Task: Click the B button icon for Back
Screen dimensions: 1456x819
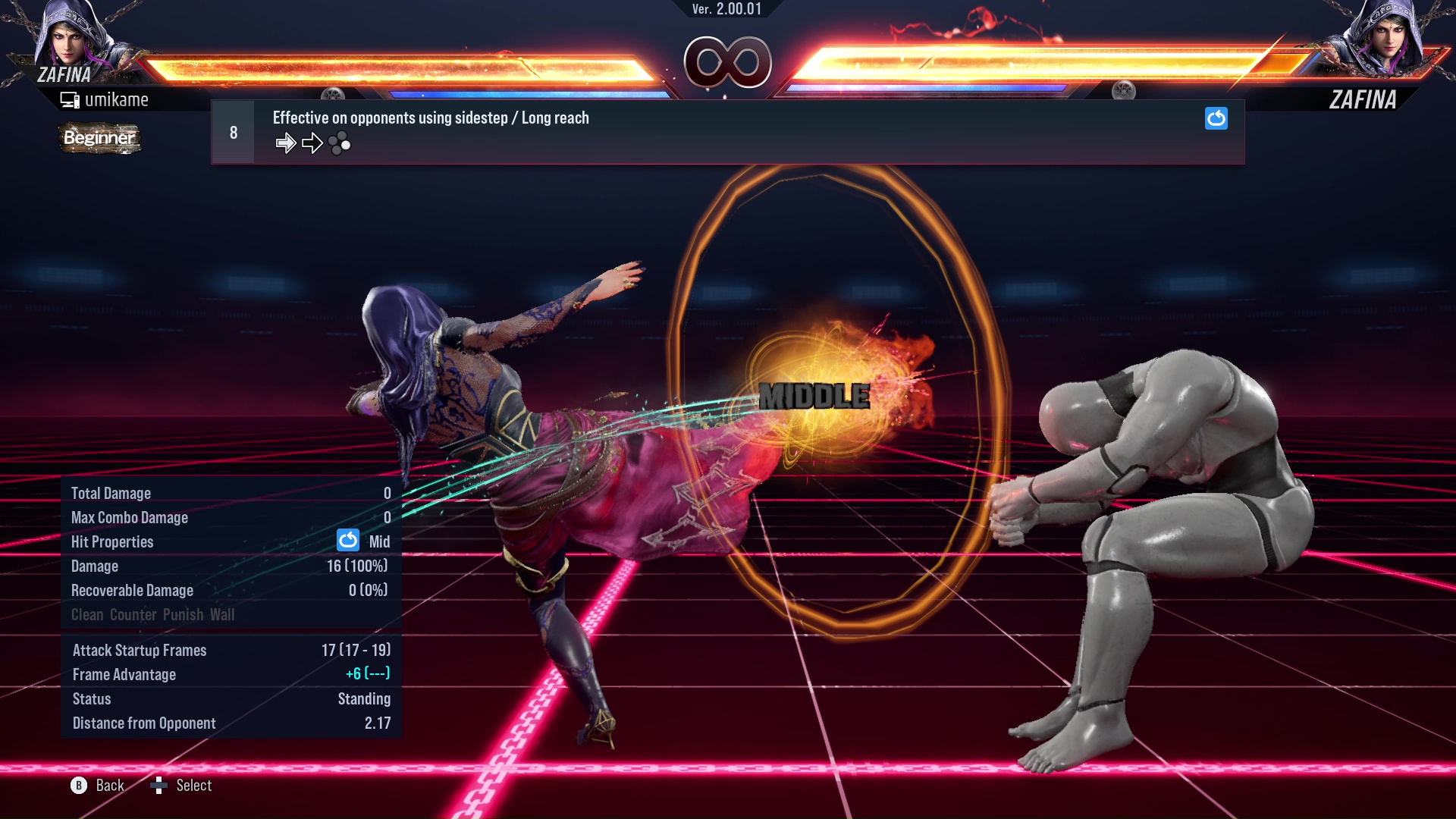Action: pos(78,786)
